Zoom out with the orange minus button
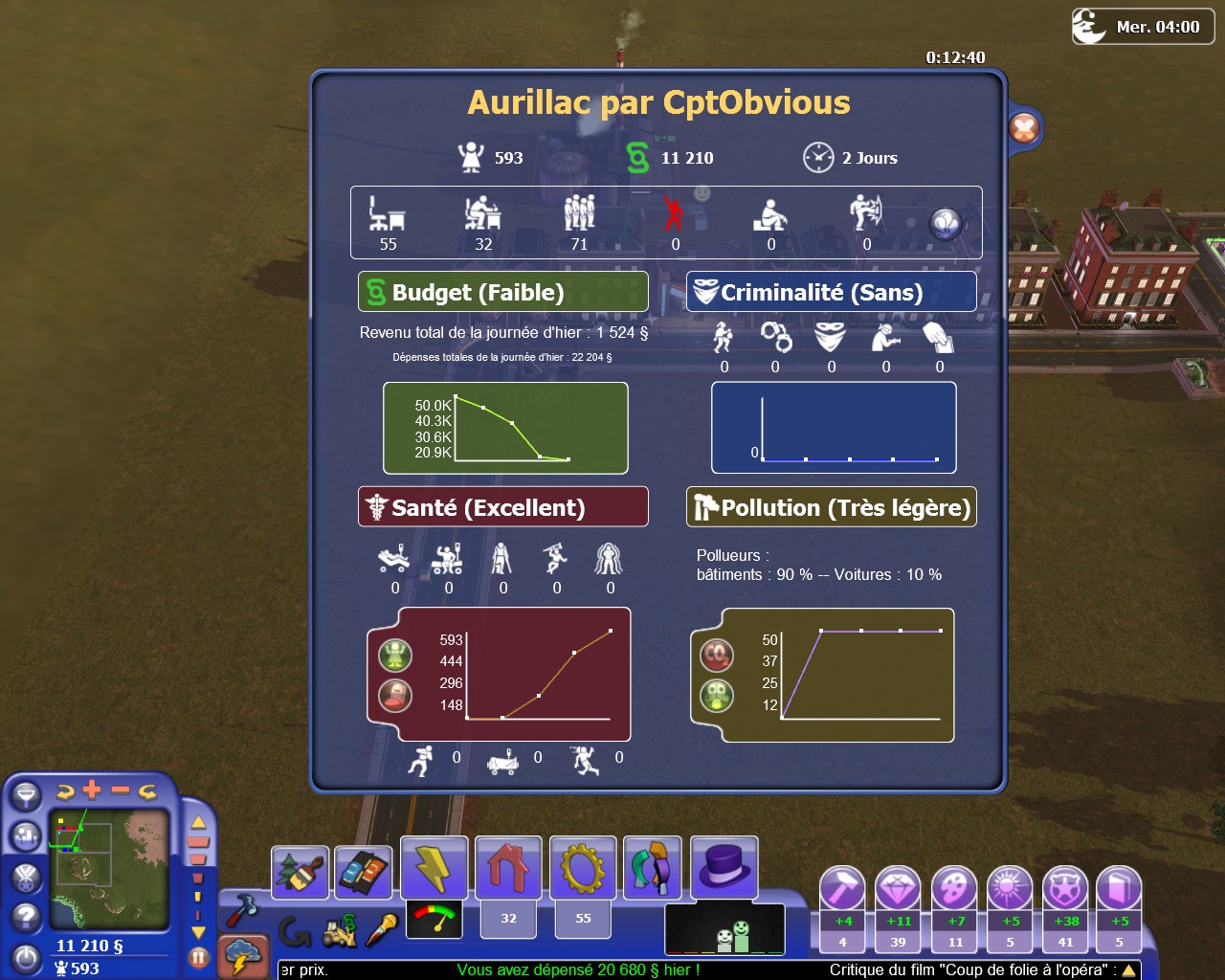Screen dimensions: 1225x980 [121, 791]
